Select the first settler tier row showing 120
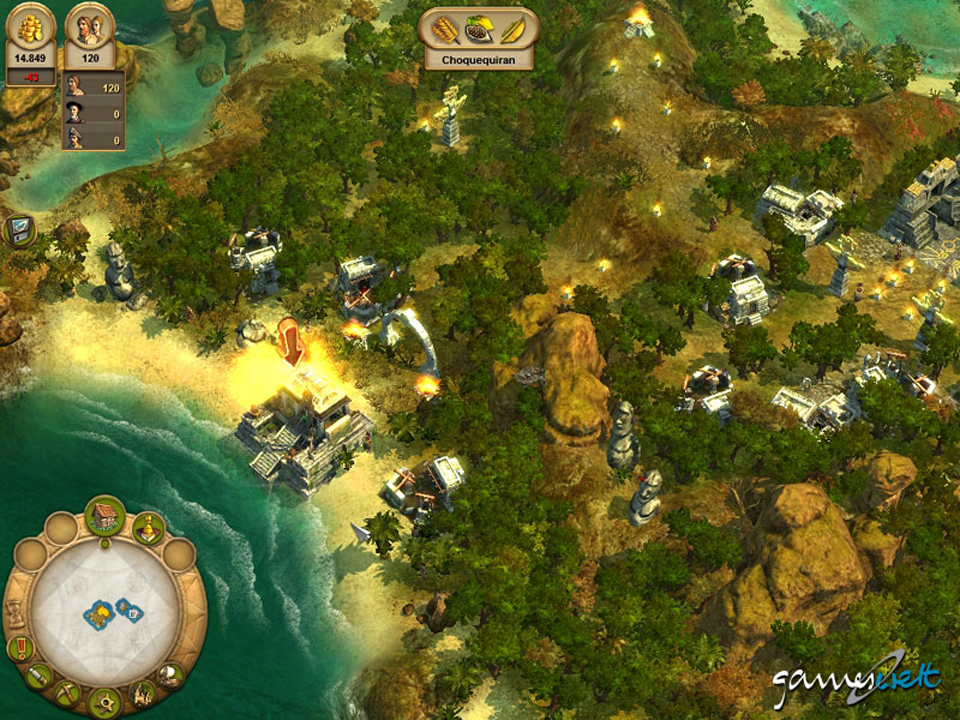 [x=94, y=88]
